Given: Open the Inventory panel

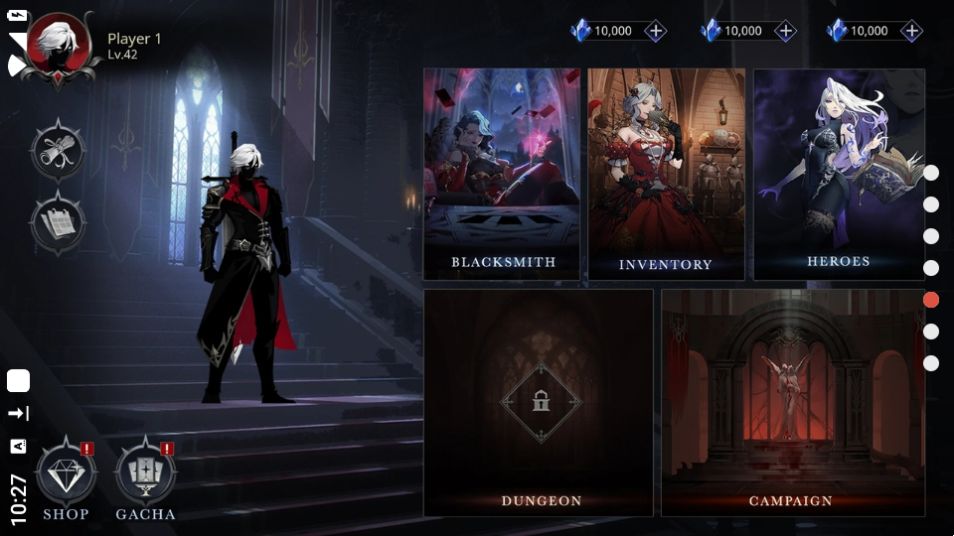Looking at the screenshot, I should (666, 173).
